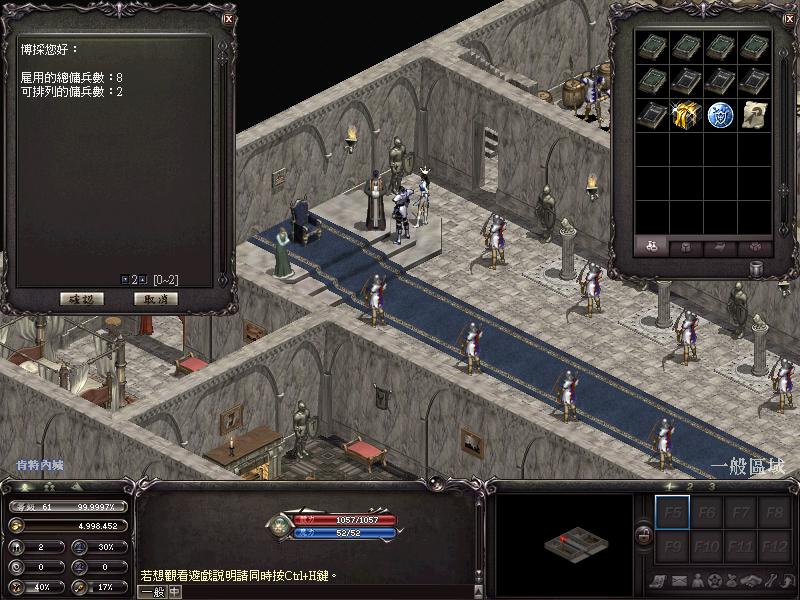800x600 pixels.
Task: Select the blue shield emblem item
Action: (x=720, y=113)
